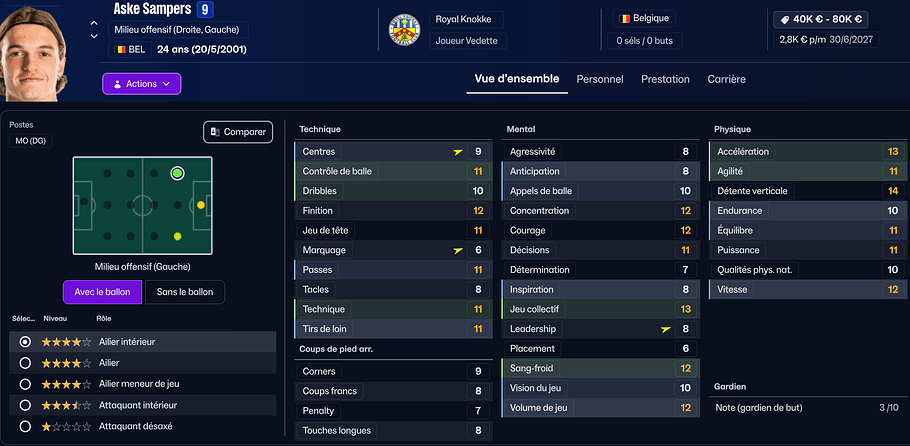Viewport: 910px width, 446px height.
Task: Switch to Sans le ballon view
Action: (x=185, y=292)
